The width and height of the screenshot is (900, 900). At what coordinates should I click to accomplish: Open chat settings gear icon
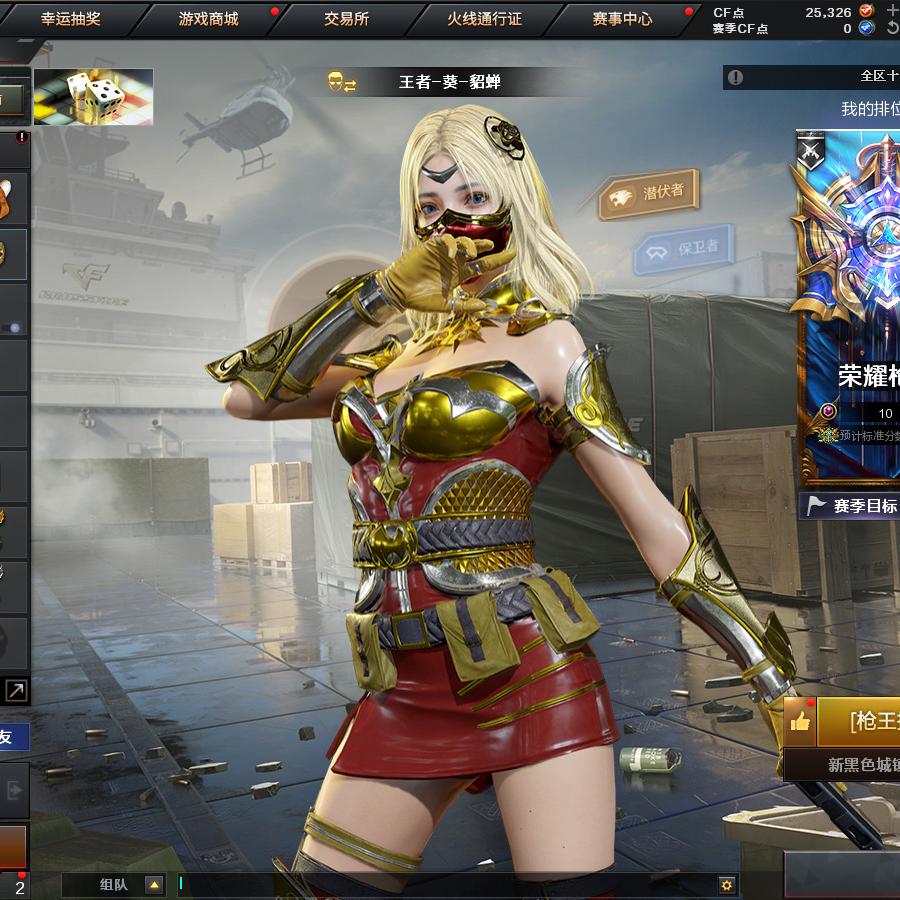click(x=727, y=884)
